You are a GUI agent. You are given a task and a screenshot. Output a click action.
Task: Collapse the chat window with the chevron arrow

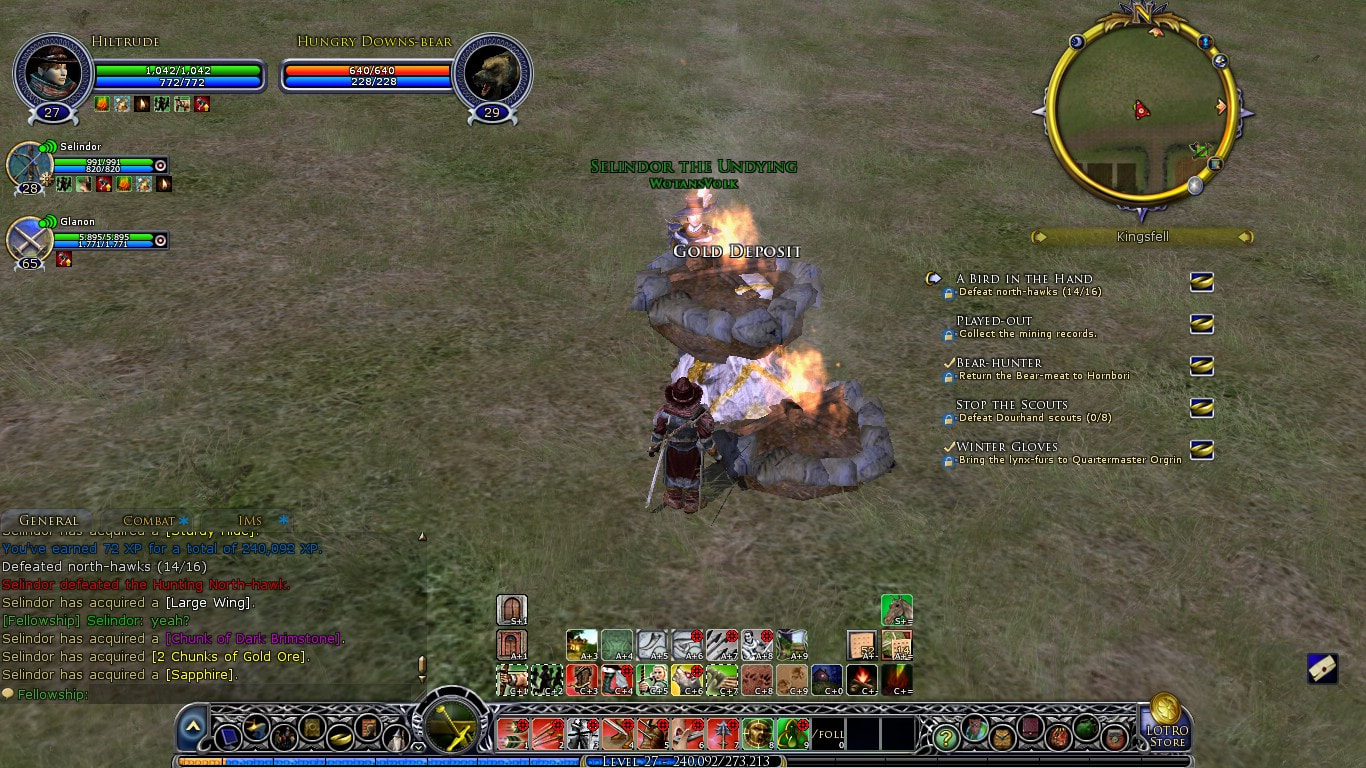click(x=191, y=727)
